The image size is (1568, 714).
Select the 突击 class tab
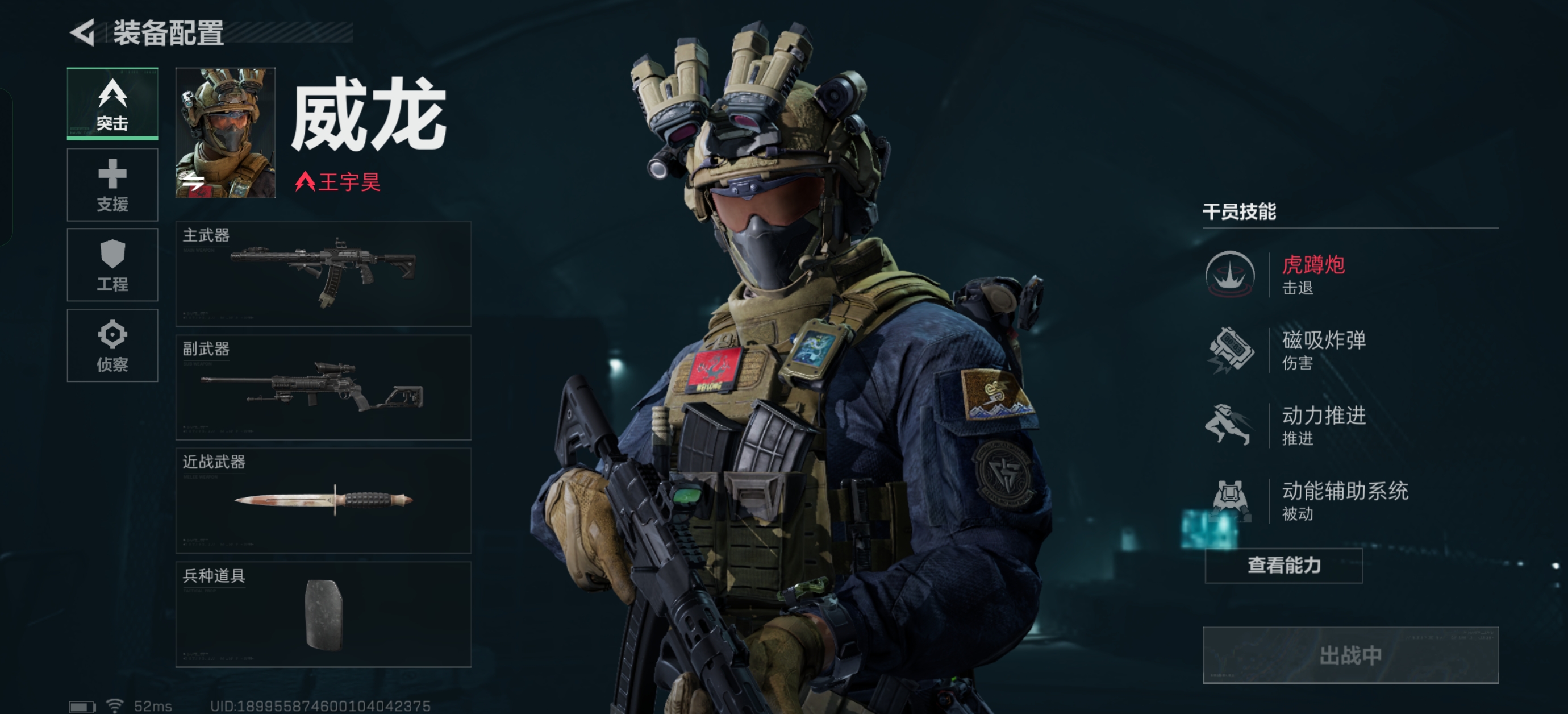(x=112, y=103)
